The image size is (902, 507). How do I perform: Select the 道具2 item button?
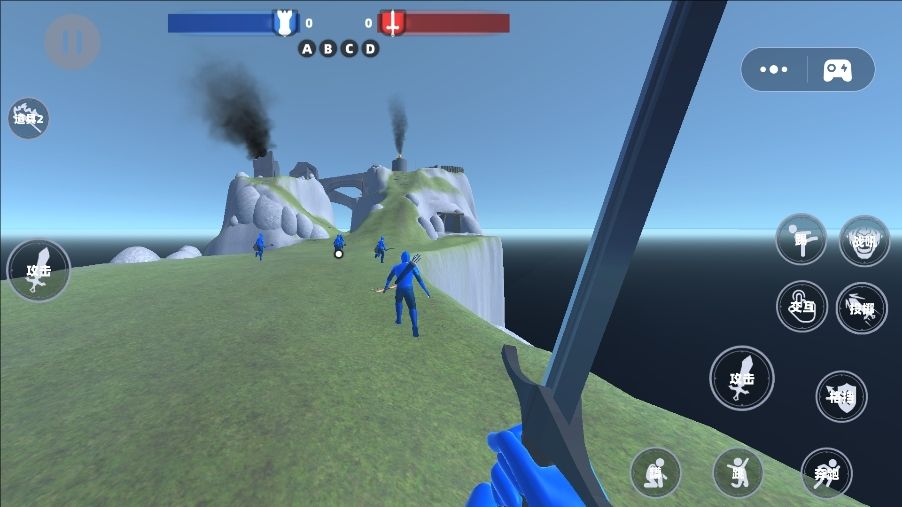pyautogui.click(x=29, y=118)
